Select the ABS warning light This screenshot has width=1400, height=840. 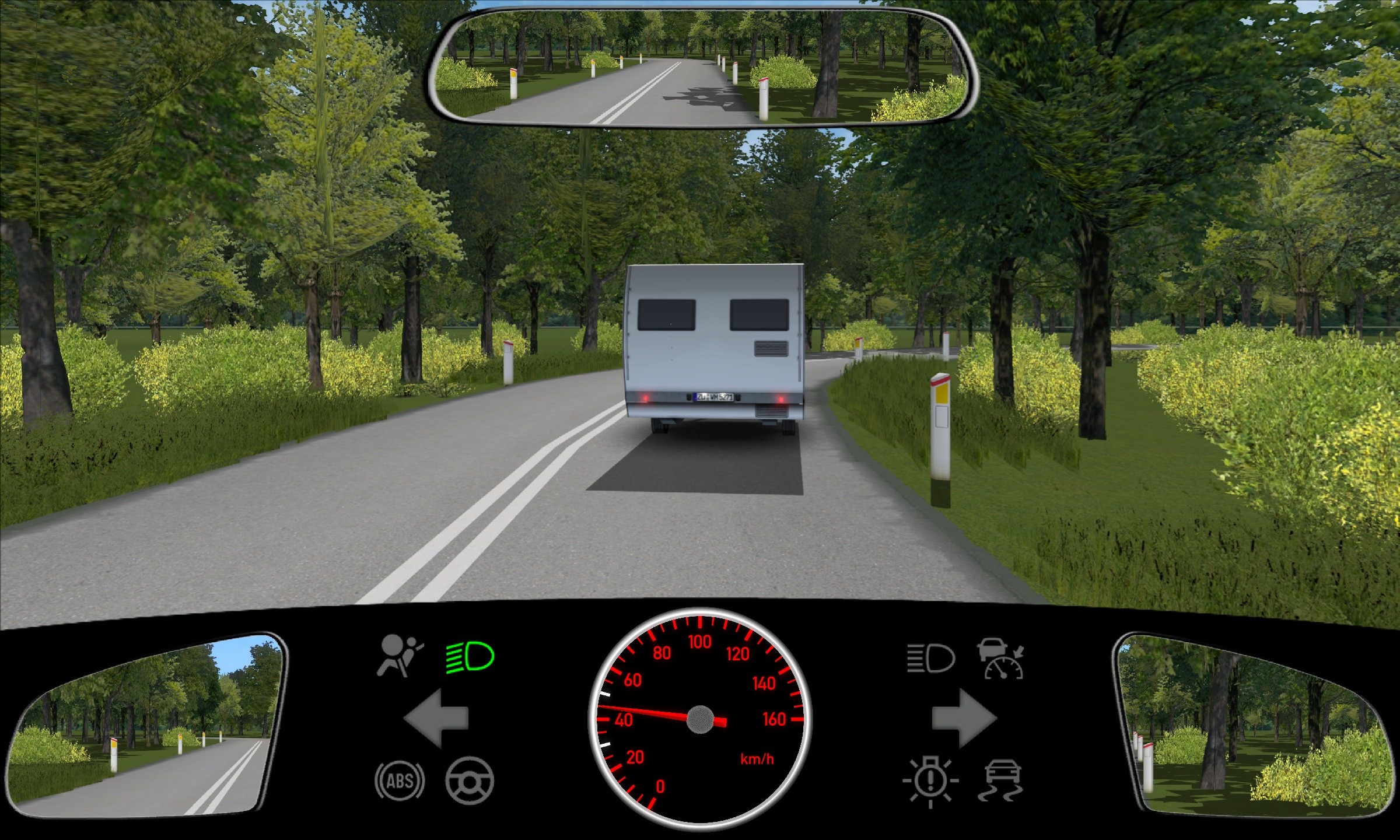[x=400, y=780]
